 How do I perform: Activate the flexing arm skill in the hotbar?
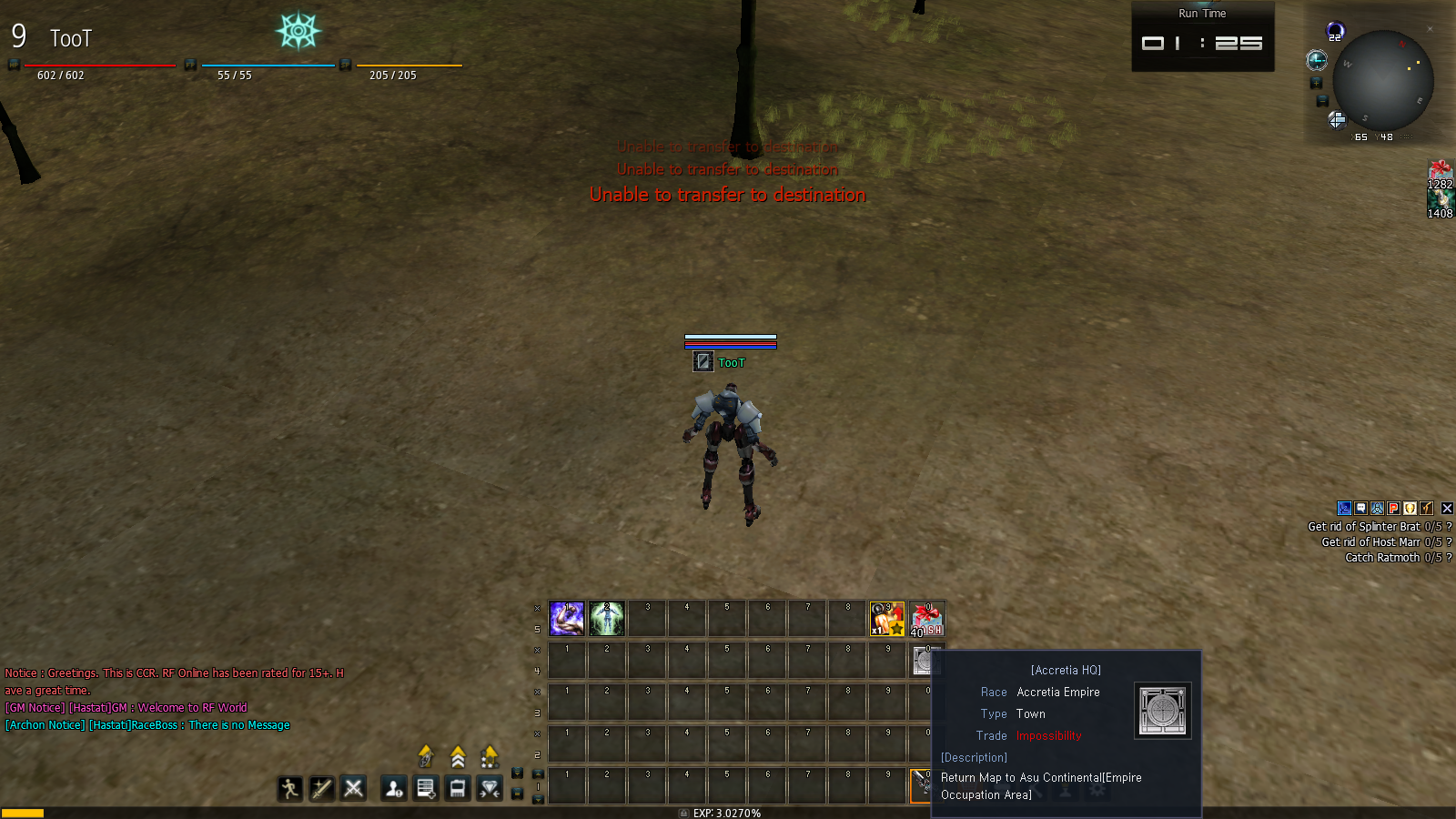tap(567, 619)
